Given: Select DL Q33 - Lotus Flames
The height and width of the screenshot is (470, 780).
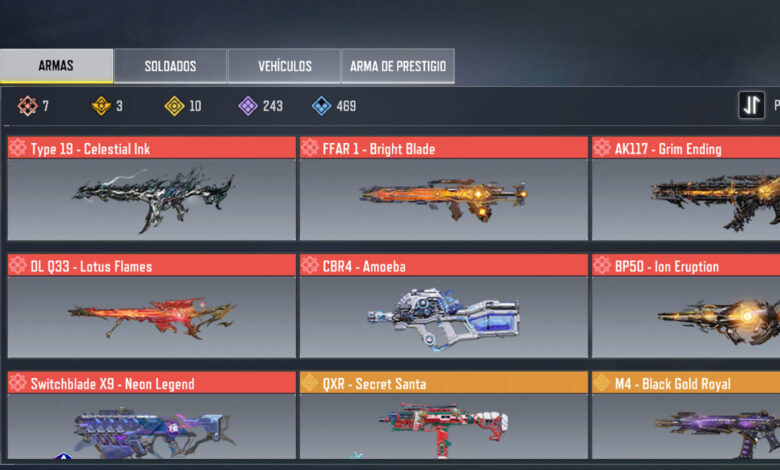Looking at the screenshot, I should pyautogui.click(x=151, y=306).
